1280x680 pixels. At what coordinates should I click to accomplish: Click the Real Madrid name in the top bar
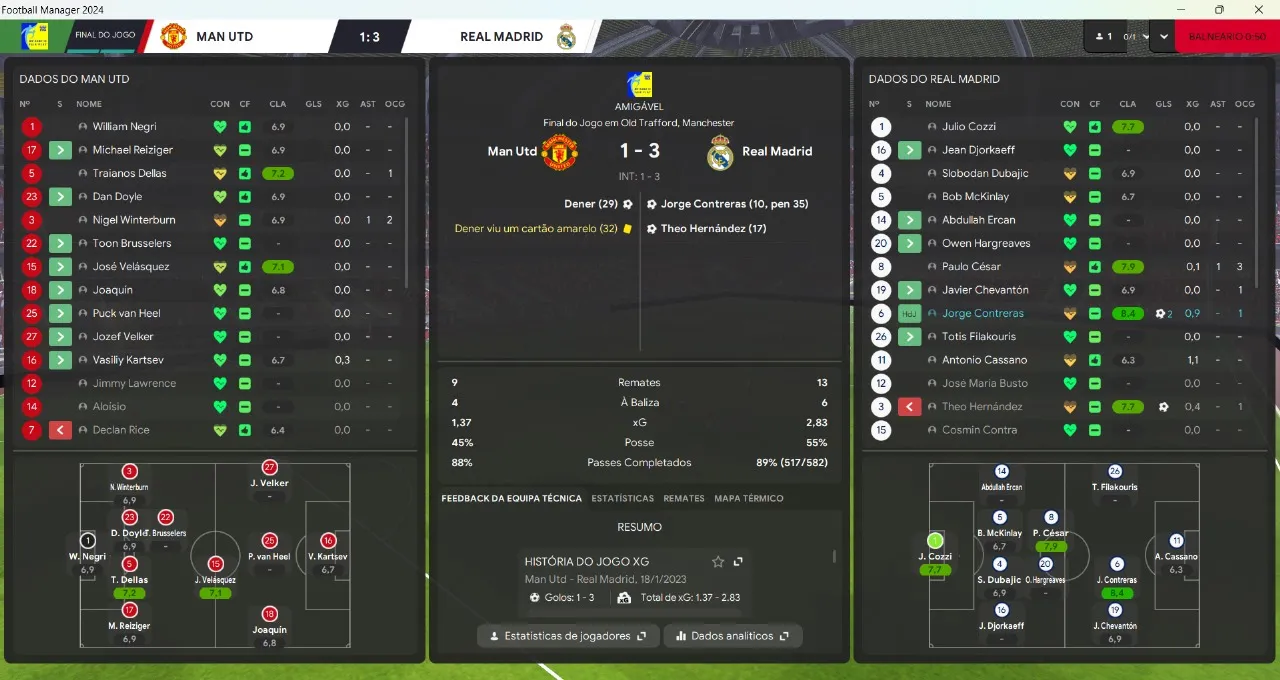(x=501, y=37)
